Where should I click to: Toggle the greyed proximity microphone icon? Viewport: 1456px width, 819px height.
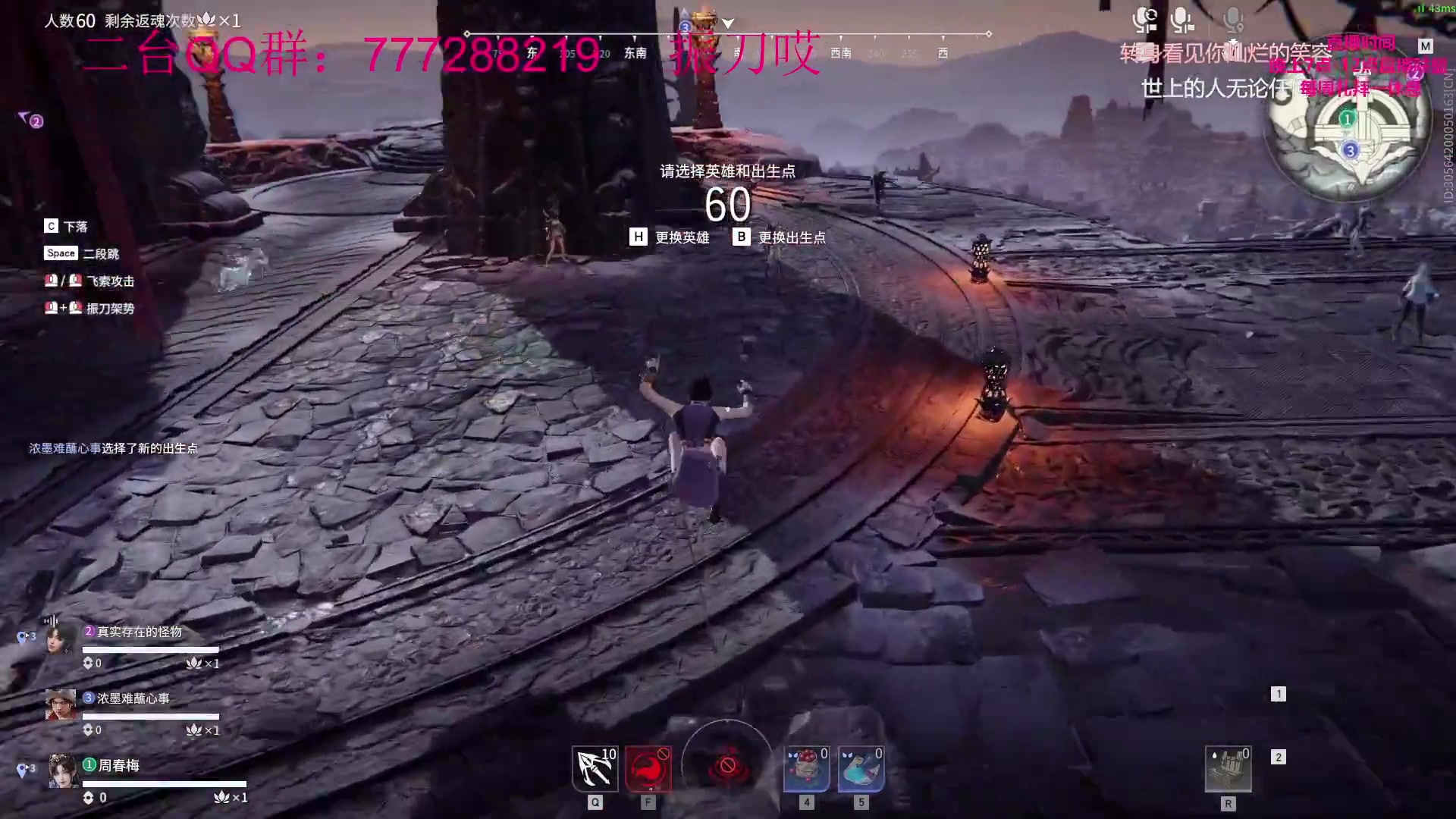tap(1233, 20)
